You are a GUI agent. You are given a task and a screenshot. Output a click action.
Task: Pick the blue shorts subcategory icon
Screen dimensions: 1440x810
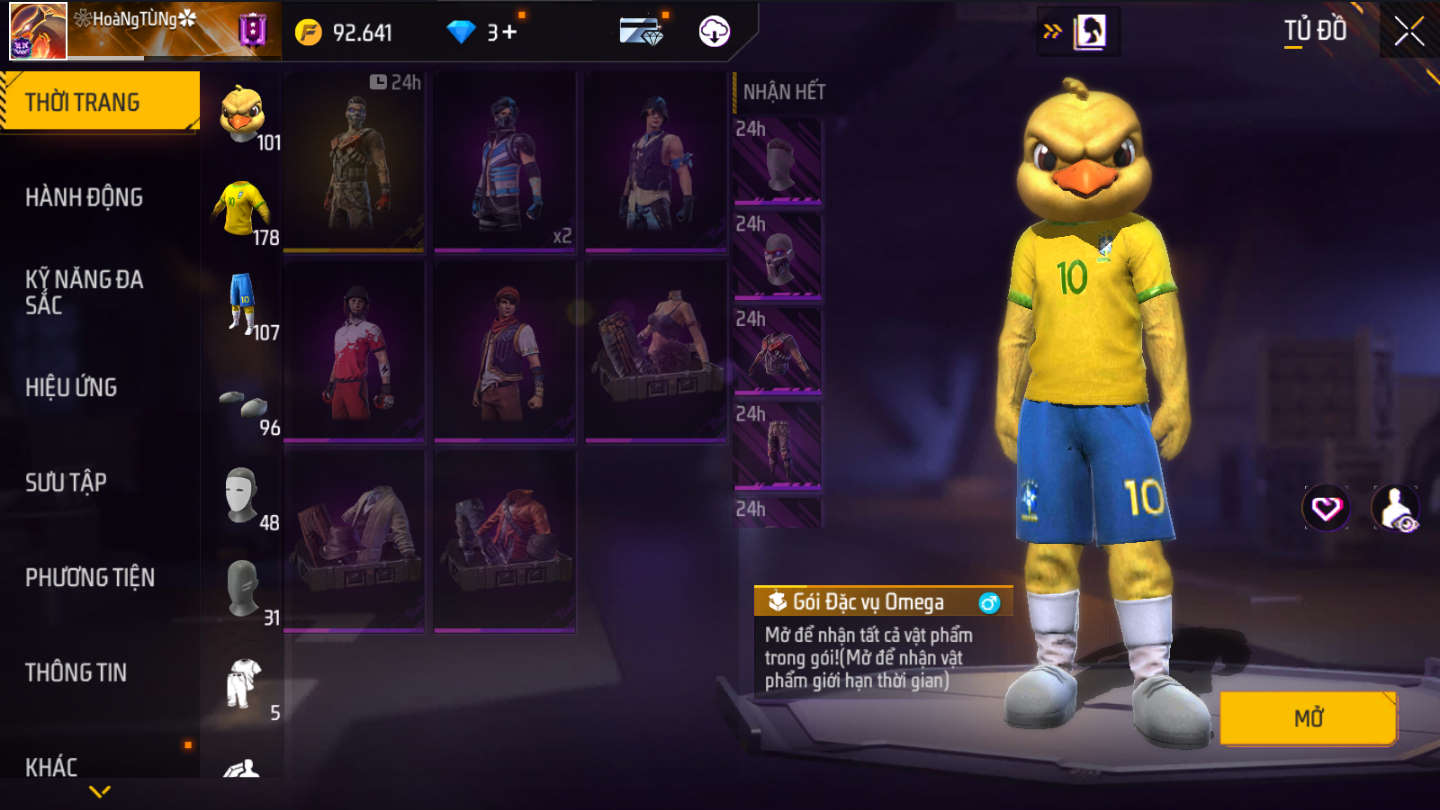tap(241, 302)
